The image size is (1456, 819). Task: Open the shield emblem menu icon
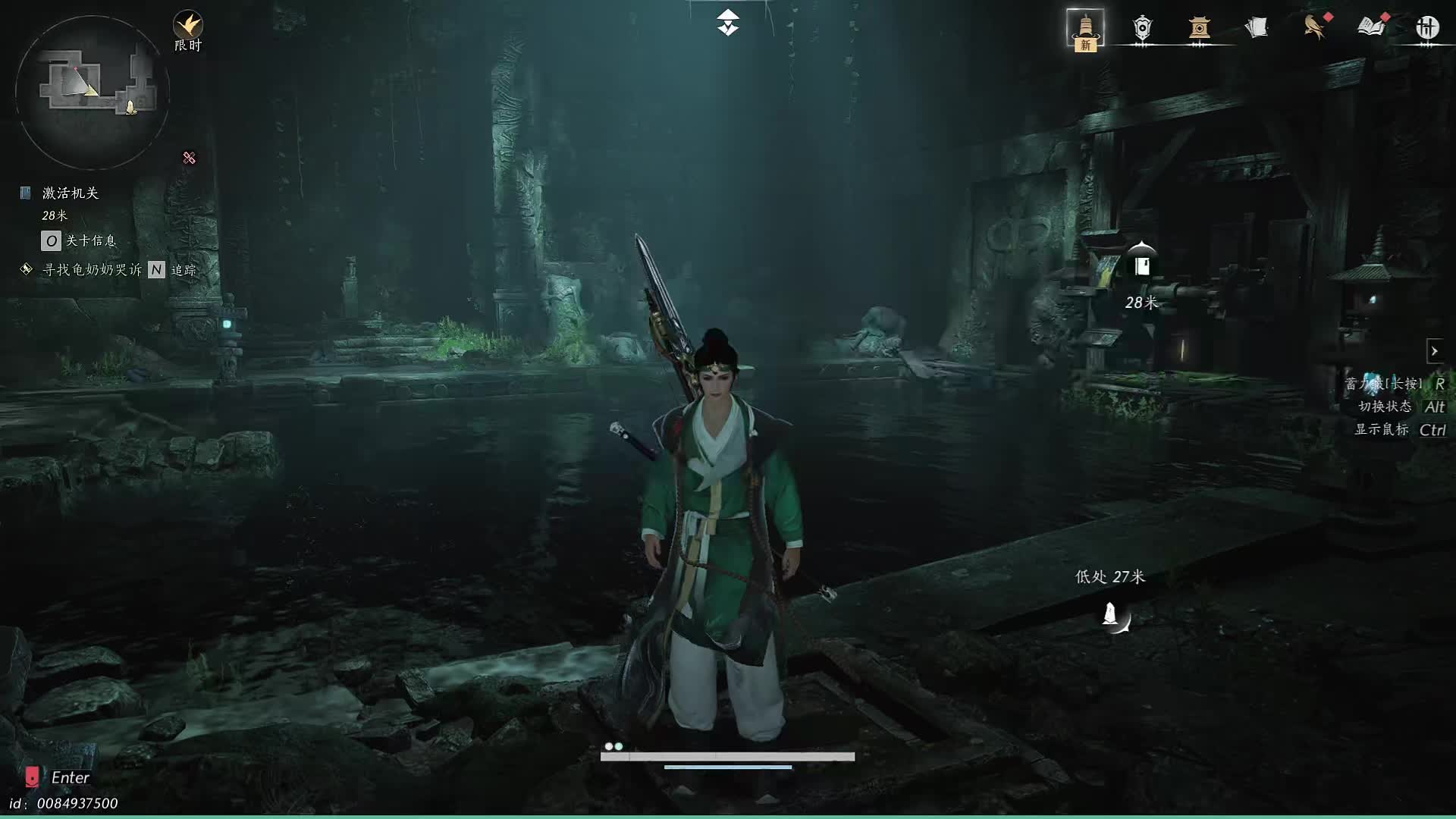point(1142,28)
